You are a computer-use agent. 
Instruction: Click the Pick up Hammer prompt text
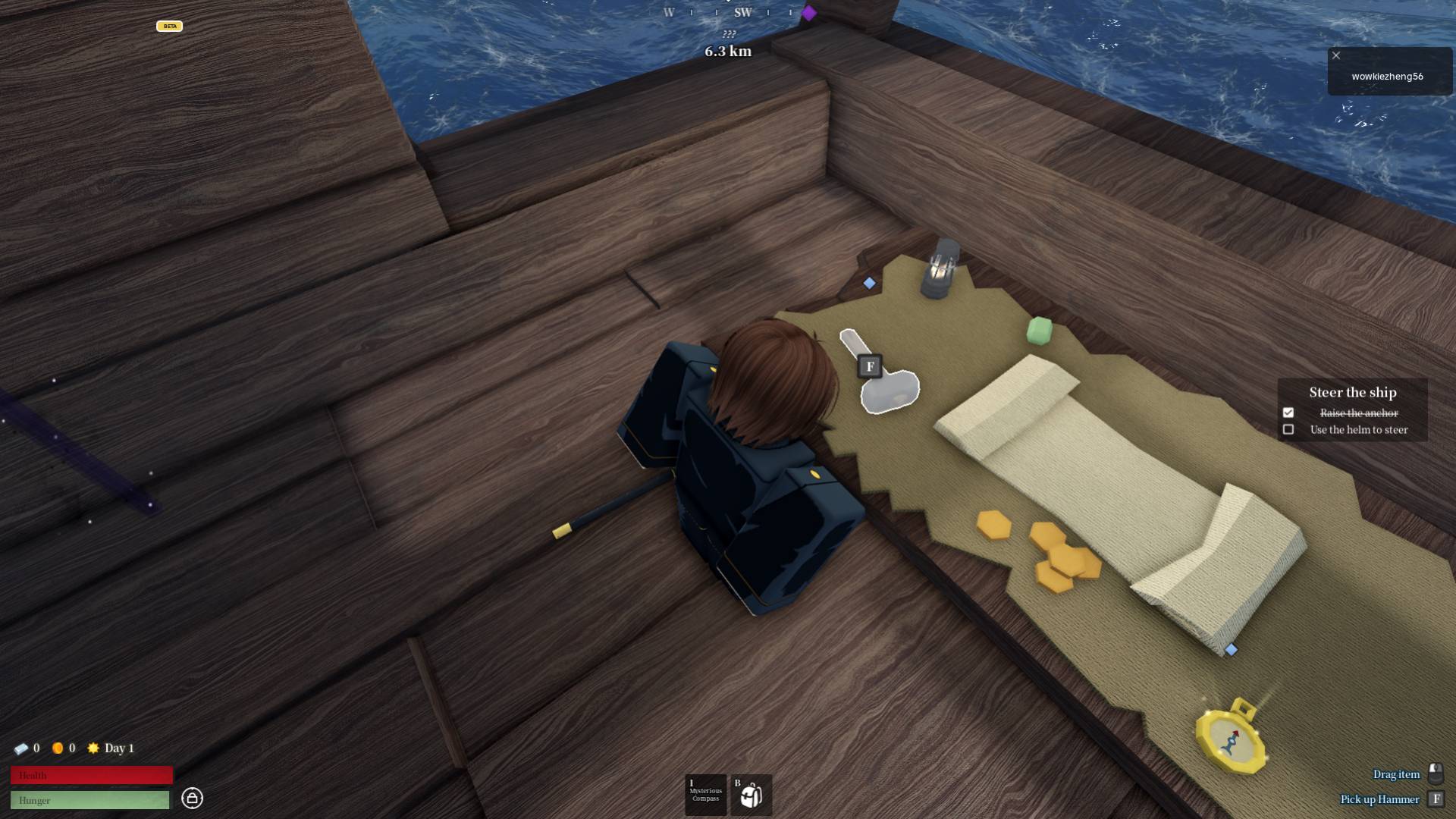click(1379, 799)
